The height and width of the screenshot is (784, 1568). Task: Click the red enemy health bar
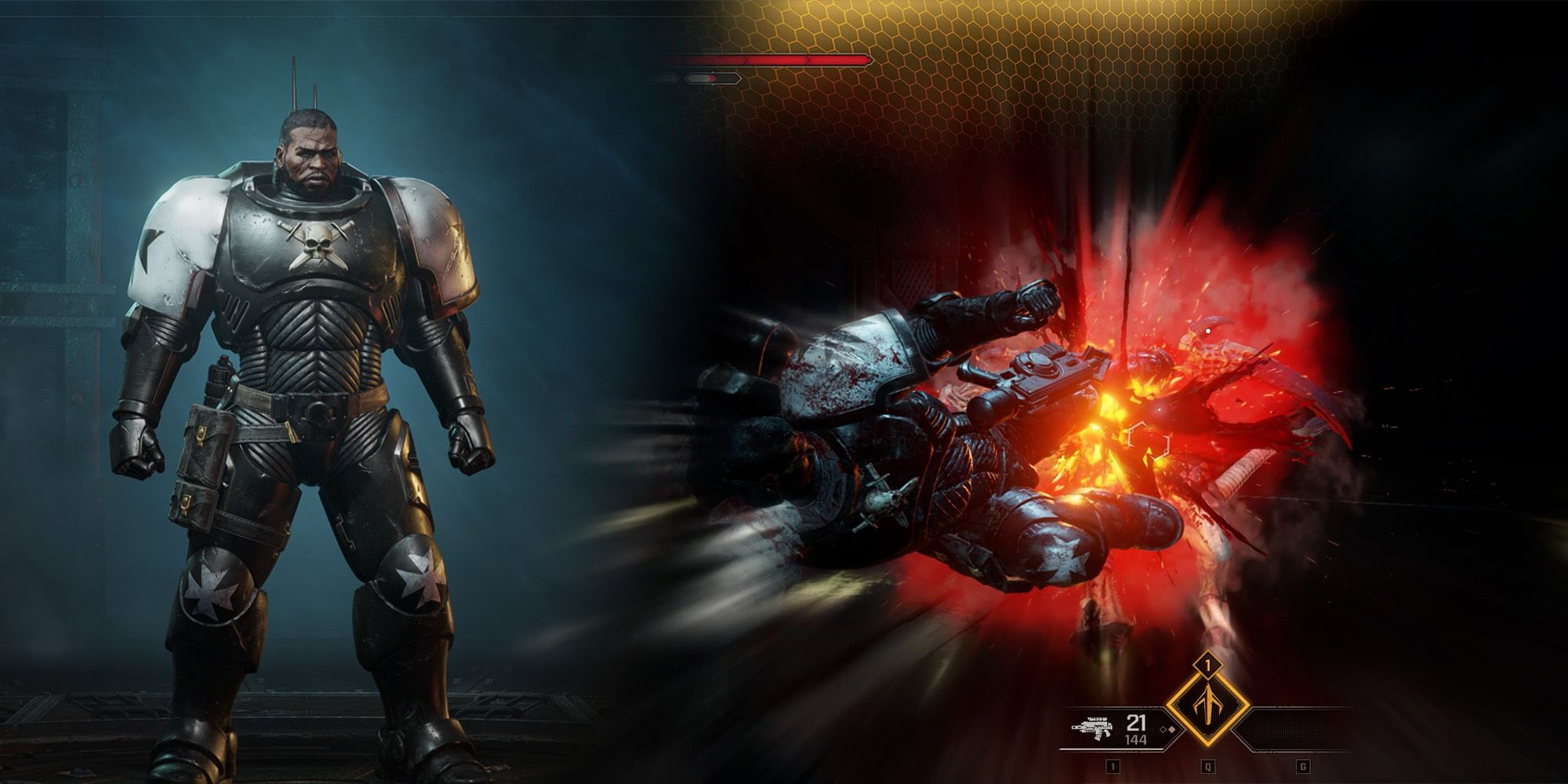[776, 60]
